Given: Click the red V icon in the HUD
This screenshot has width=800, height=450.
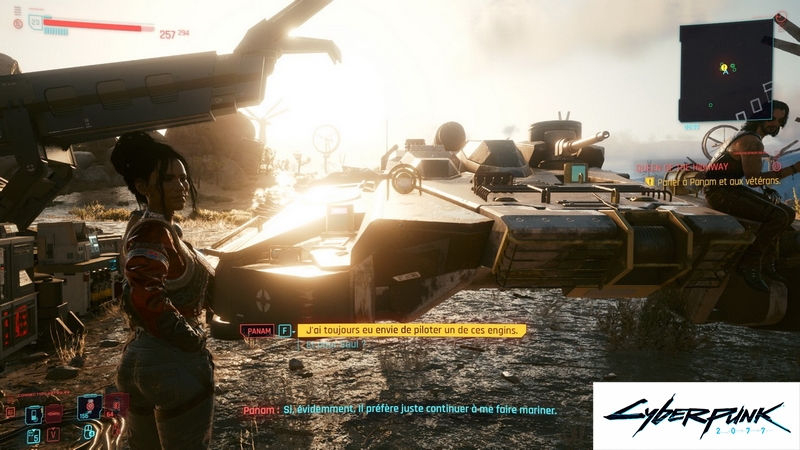Looking at the screenshot, I should (x=53, y=434).
